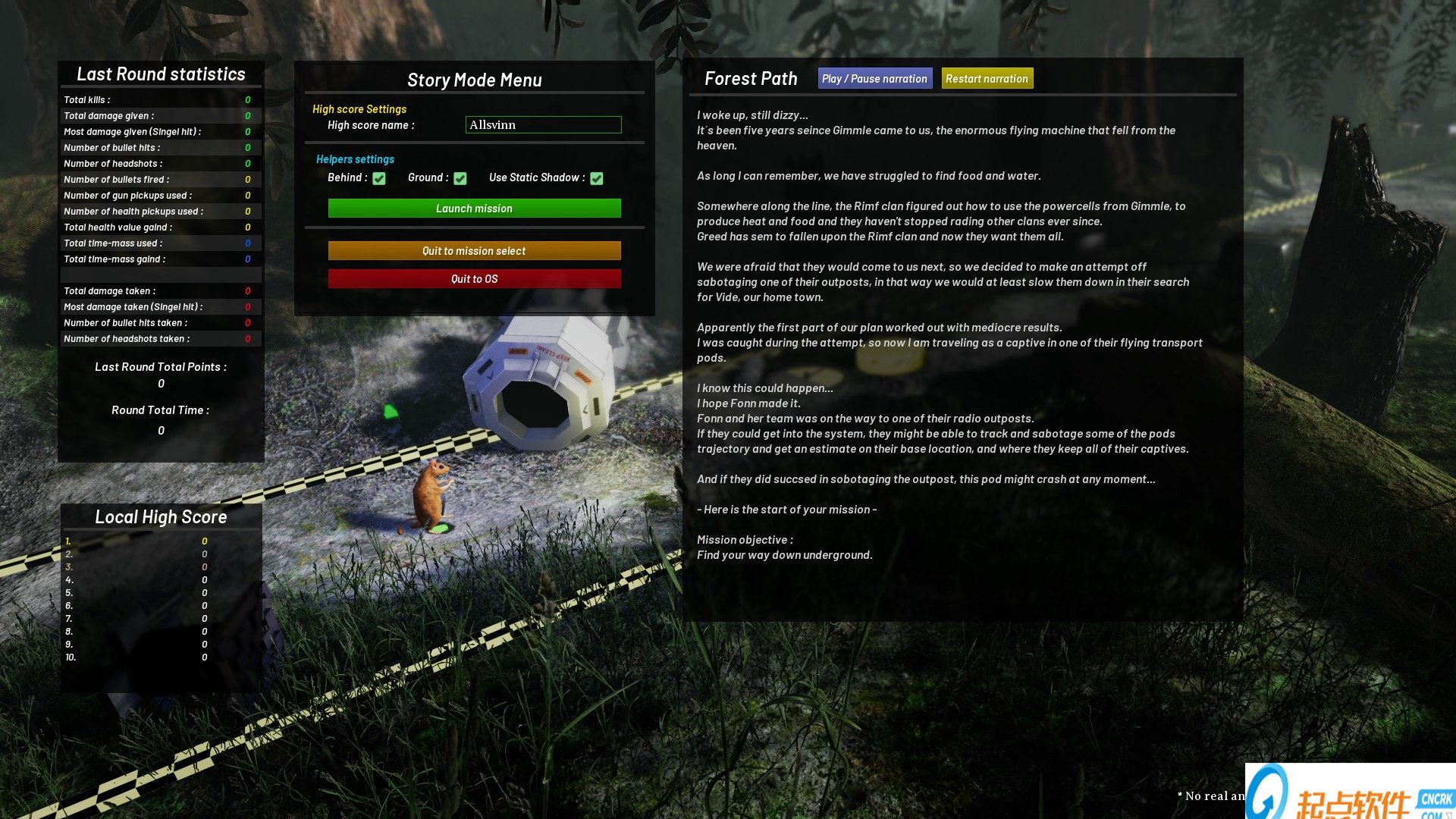Toggle the Behind helper checkbox
The image size is (1456, 819).
point(379,178)
